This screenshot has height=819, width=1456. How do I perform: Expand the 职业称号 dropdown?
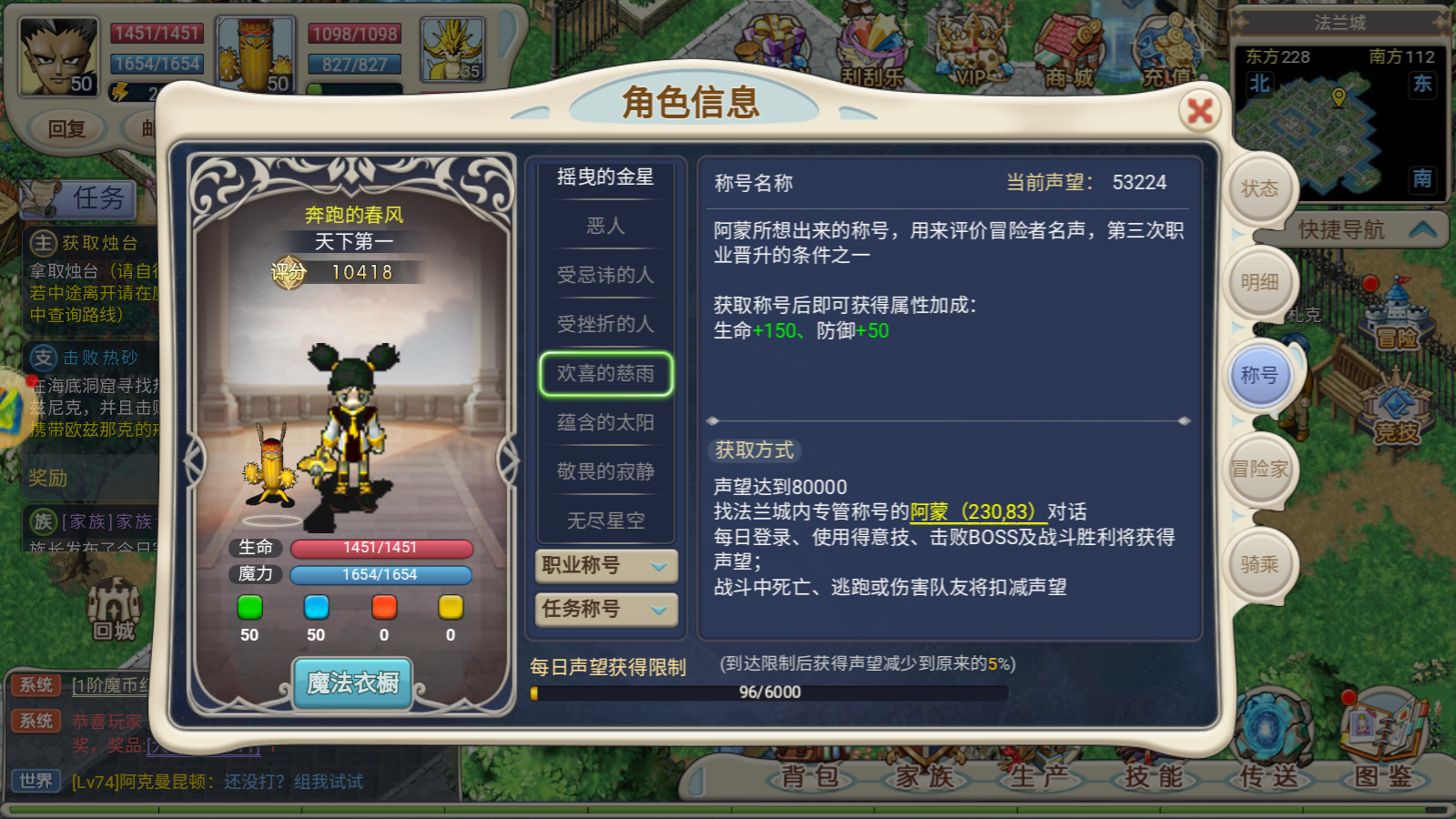(x=605, y=567)
